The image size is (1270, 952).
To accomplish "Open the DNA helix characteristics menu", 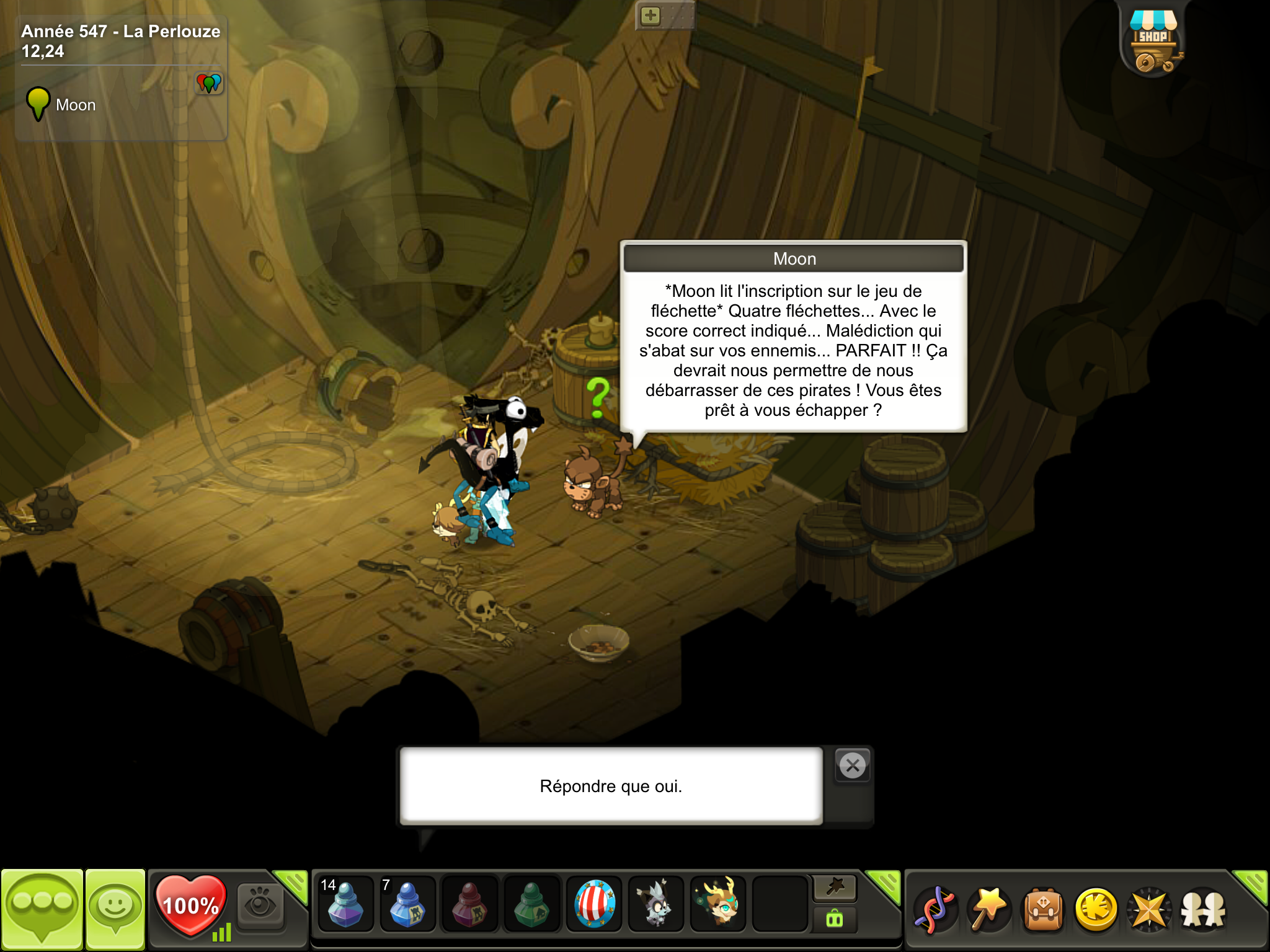I will tap(935, 910).
